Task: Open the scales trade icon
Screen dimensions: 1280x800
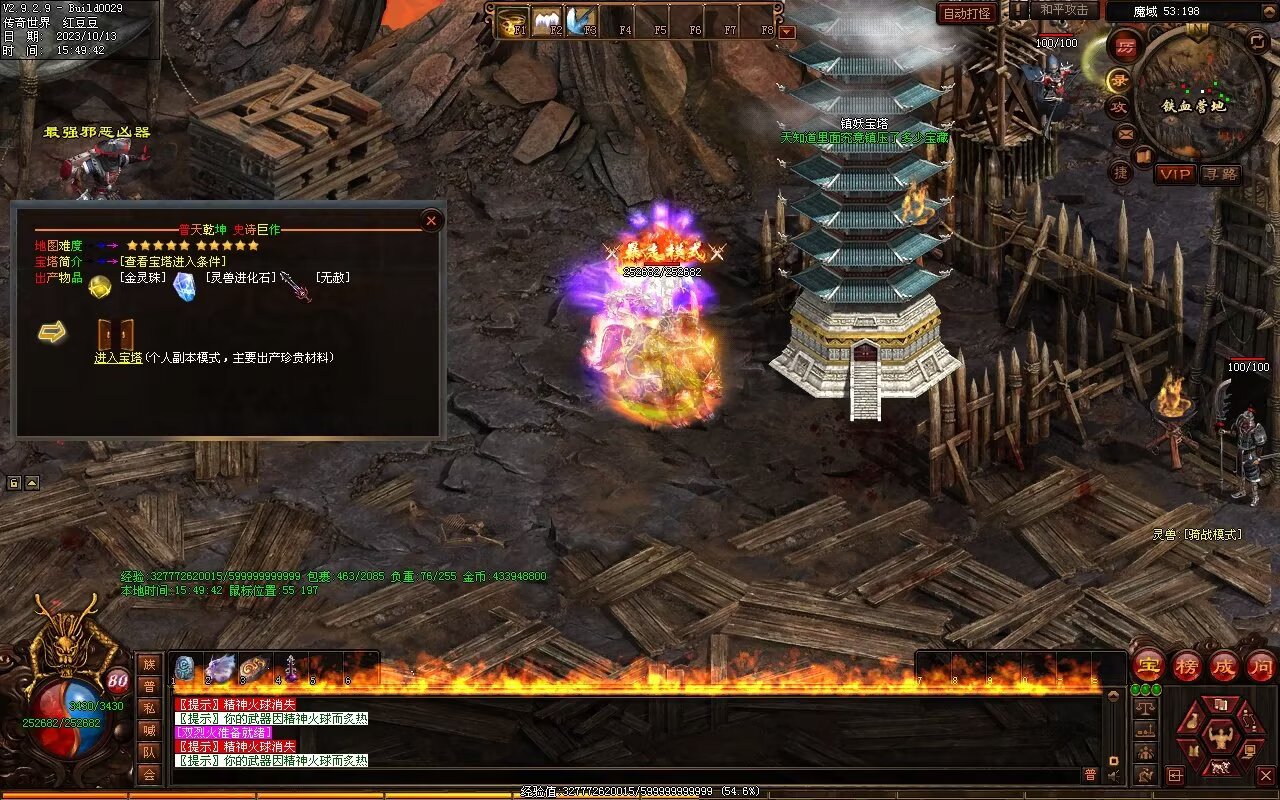Action: (x=1146, y=706)
